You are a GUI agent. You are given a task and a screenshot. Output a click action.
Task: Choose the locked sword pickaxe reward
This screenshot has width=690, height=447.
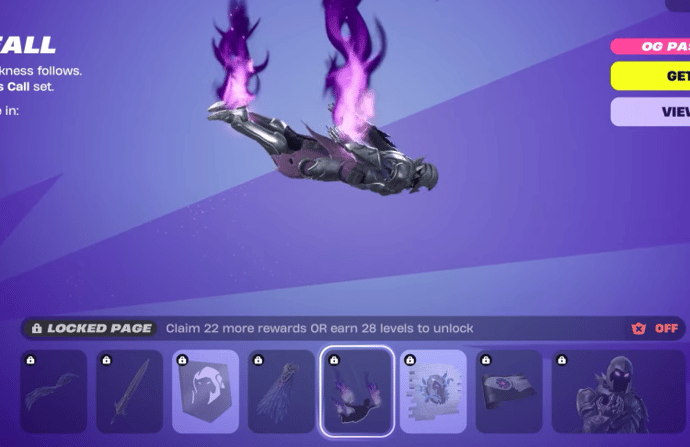(129, 392)
